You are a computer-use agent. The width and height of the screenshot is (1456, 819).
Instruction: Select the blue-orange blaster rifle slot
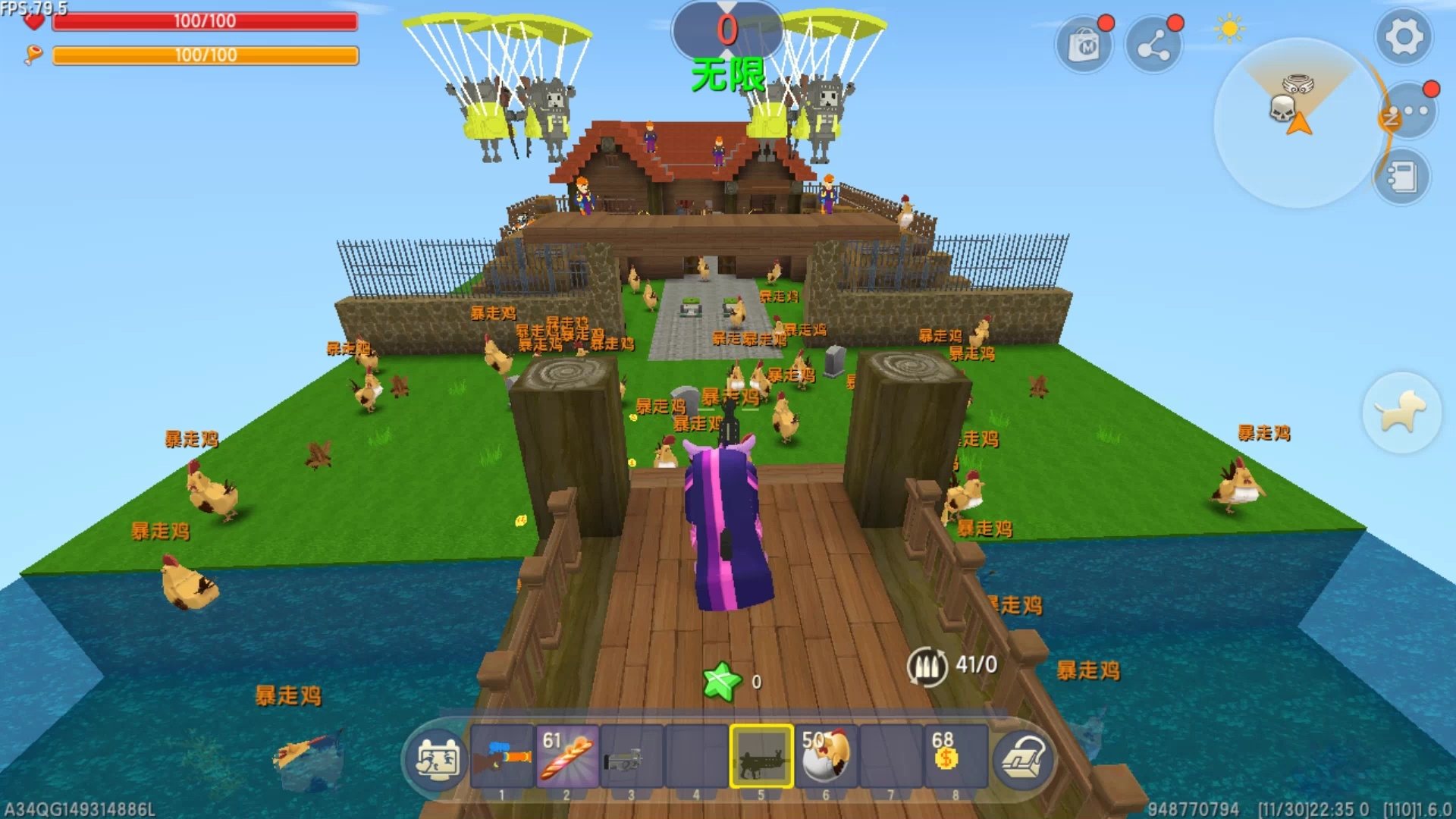(502, 757)
